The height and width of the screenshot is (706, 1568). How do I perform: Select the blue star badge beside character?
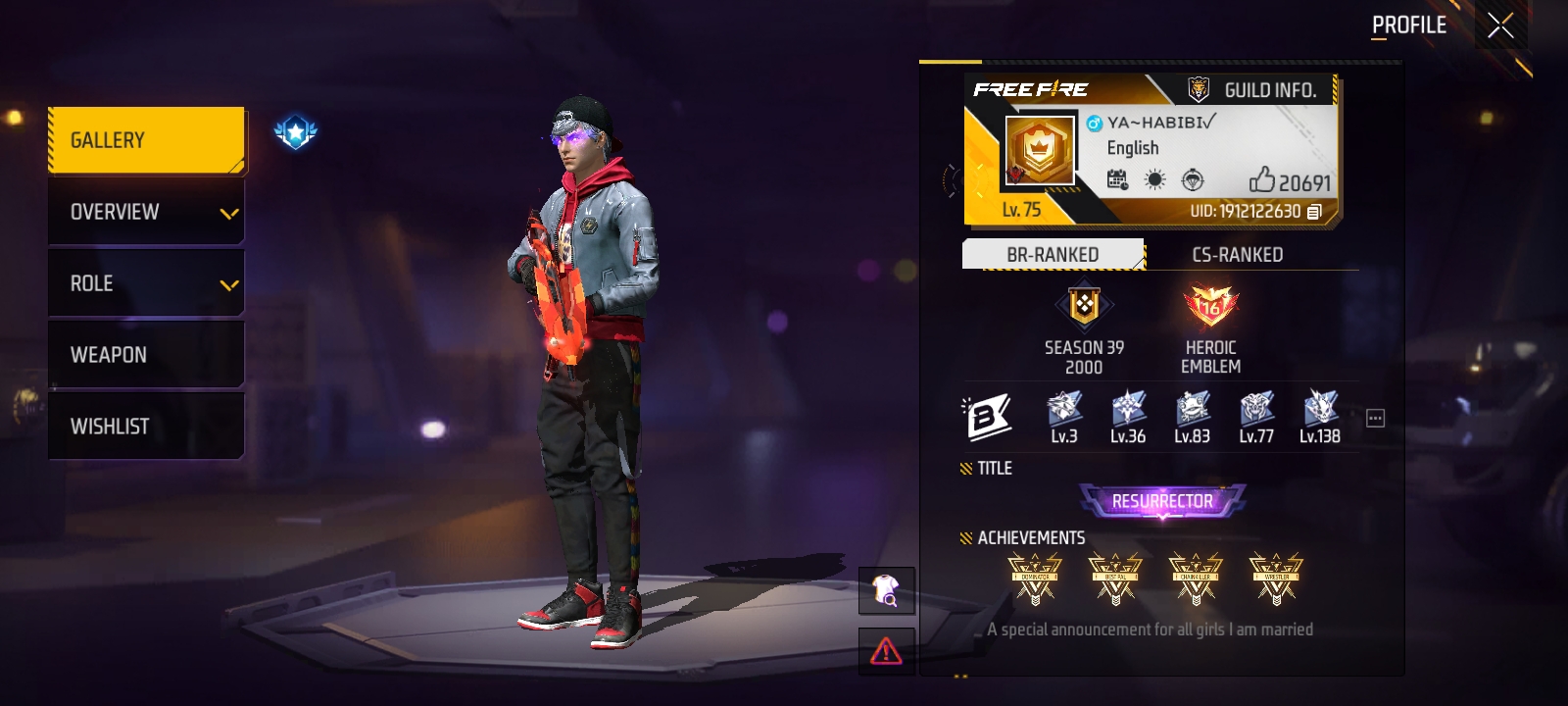point(295,131)
